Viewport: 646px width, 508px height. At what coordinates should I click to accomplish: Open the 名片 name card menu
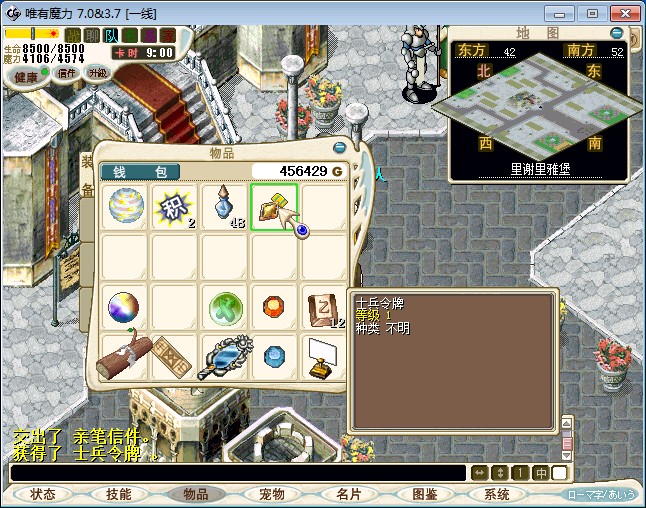pyautogui.click(x=348, y=494)
